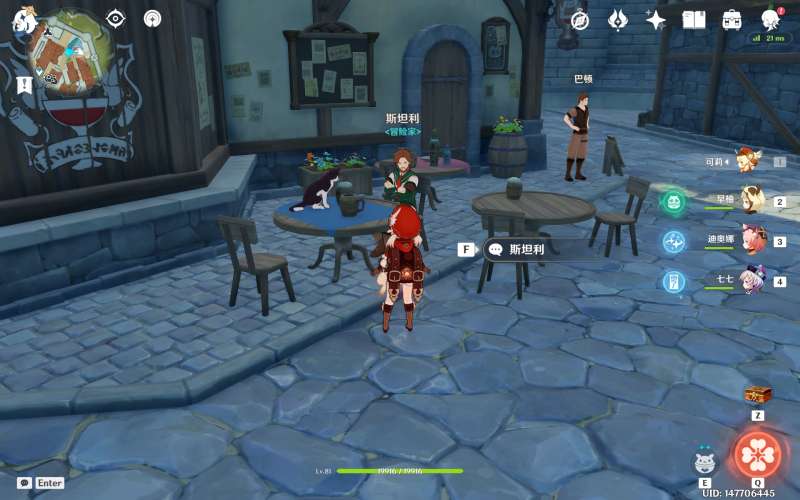Activate the elemental skill bomb icon

coord(705,463)
